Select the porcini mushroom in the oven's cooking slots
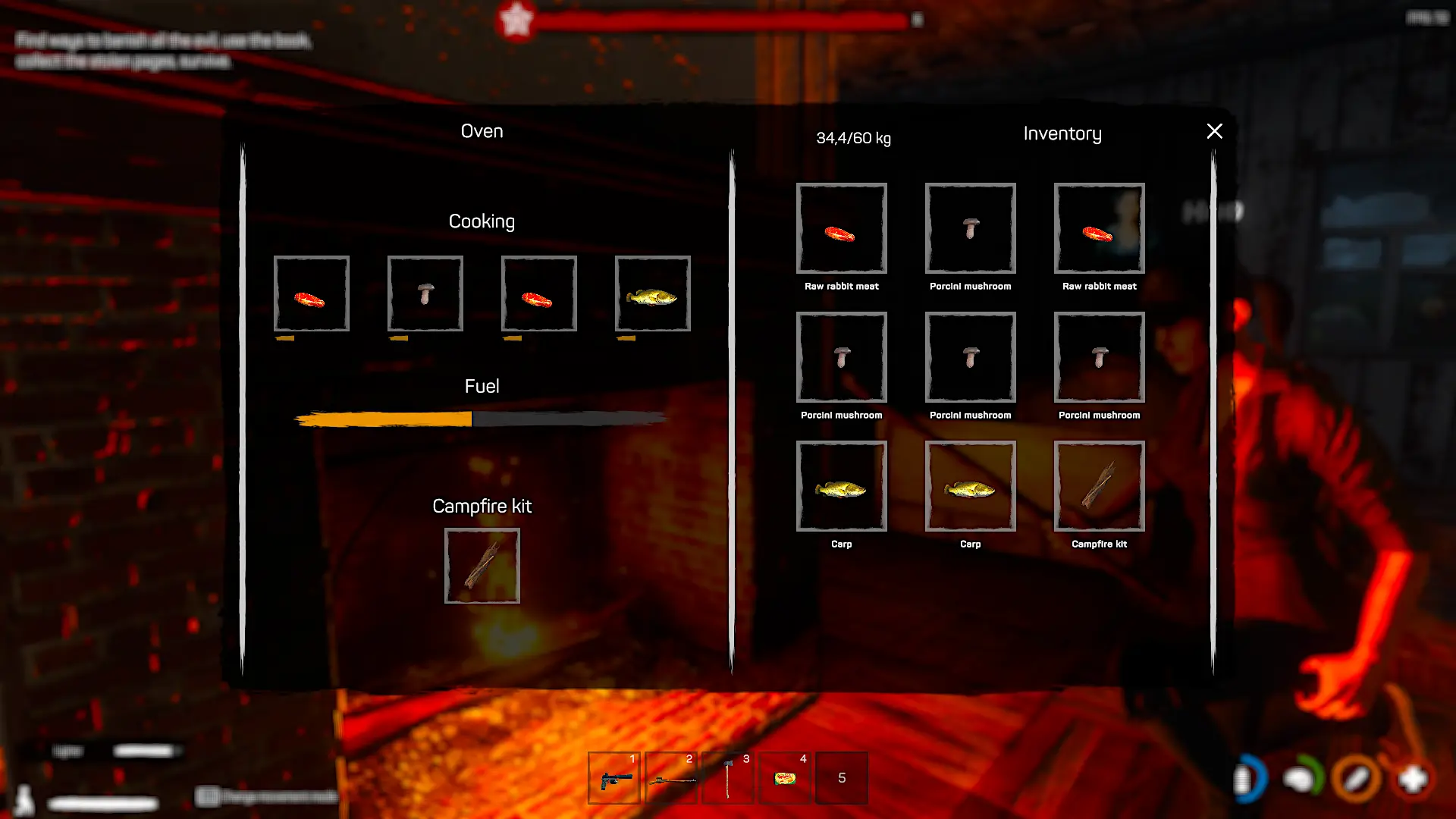The width and height of the screenshot is (1456, 819). (x=425, y=293)
